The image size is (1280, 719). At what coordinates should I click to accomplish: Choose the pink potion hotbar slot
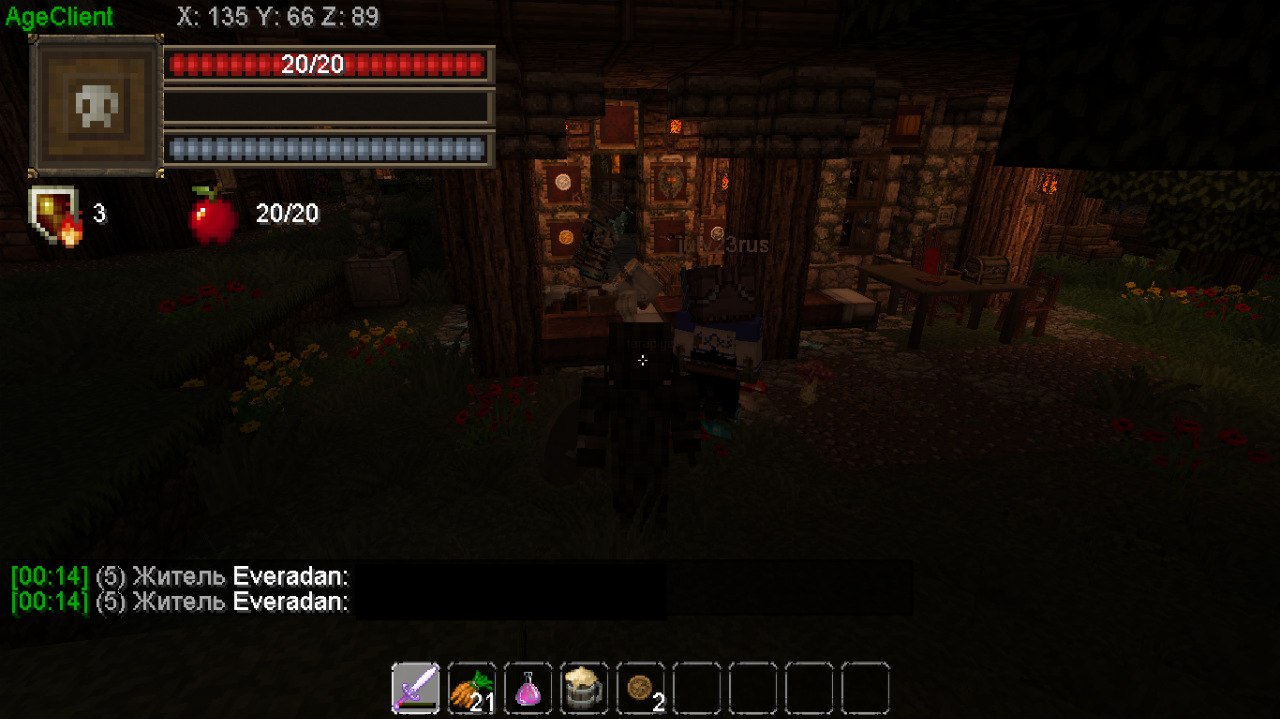[527, 688]
